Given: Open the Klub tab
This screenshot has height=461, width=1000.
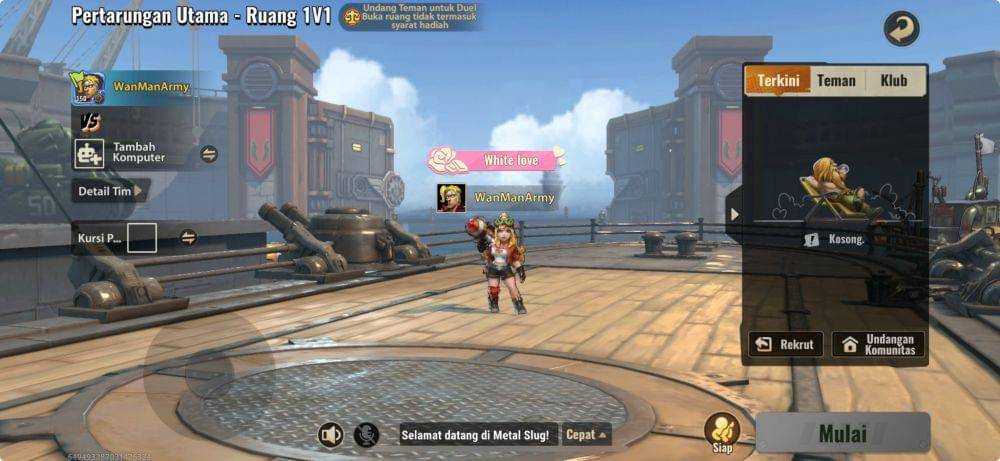Looking at the screenshot, I should [x=893, y=81].
